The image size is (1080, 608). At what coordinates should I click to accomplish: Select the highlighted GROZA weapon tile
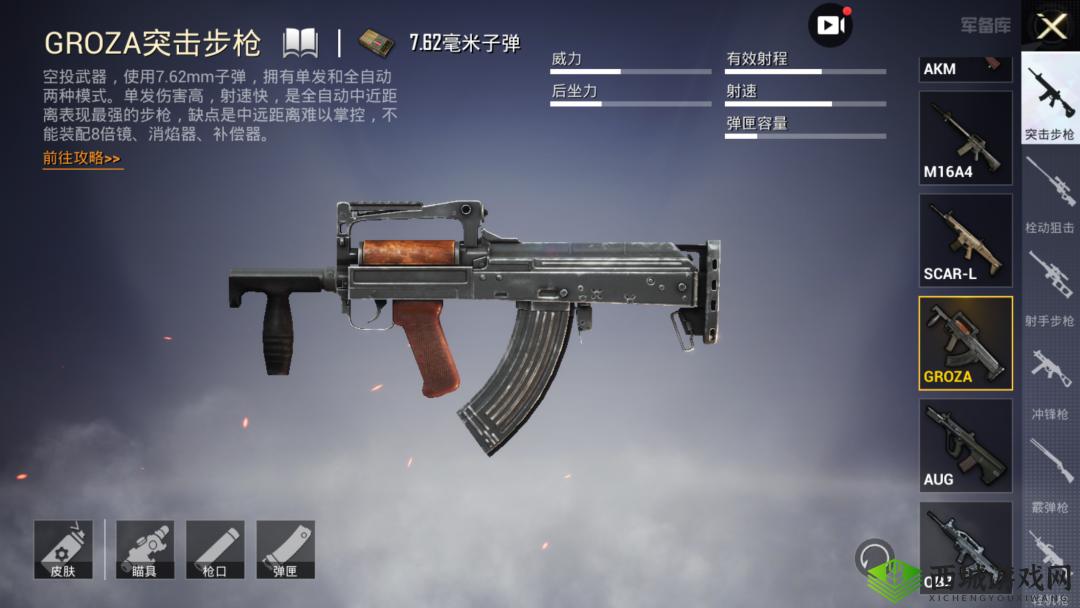tap(965, 343)
